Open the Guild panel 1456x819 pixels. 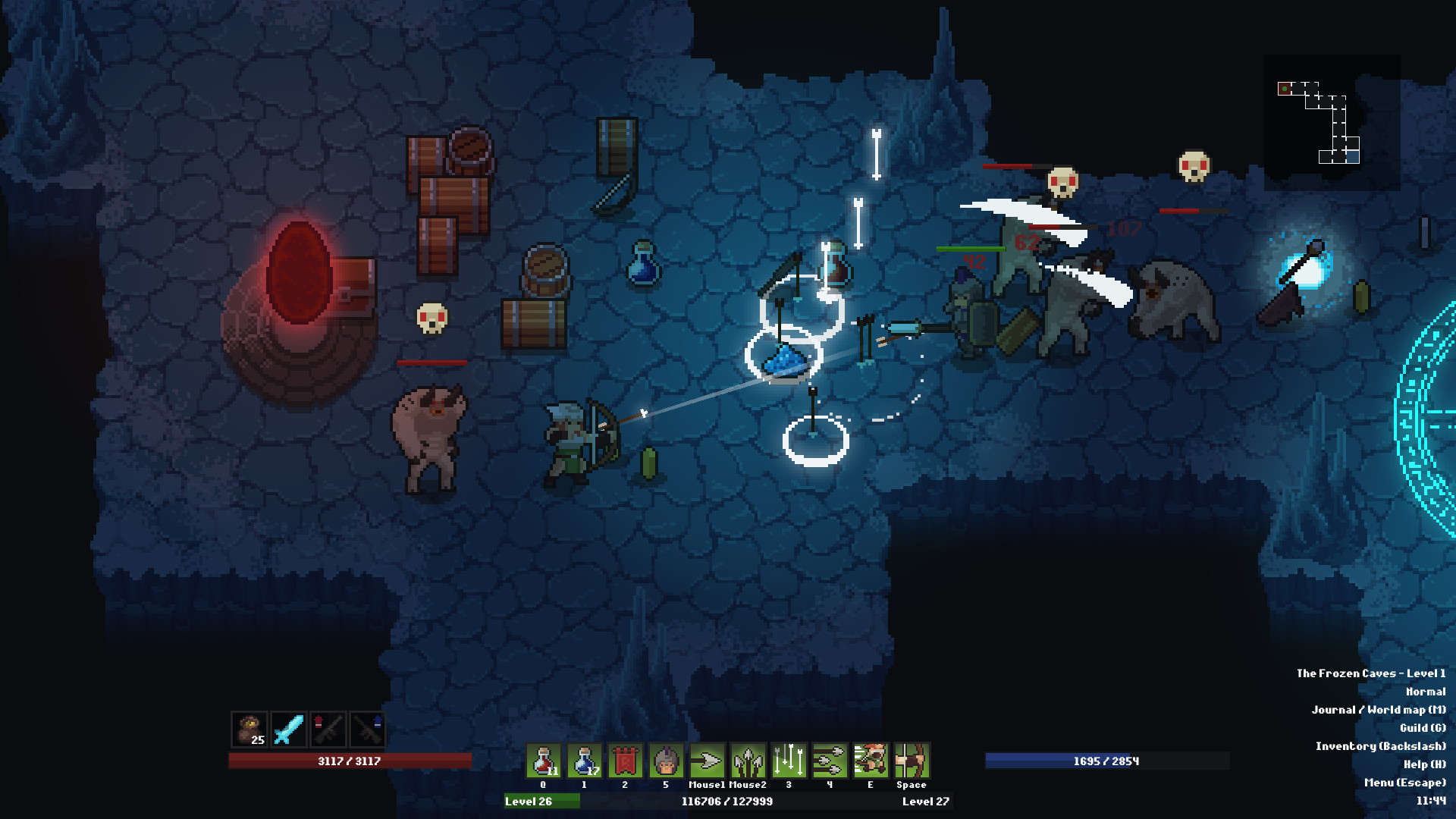tap(1414, 728)
